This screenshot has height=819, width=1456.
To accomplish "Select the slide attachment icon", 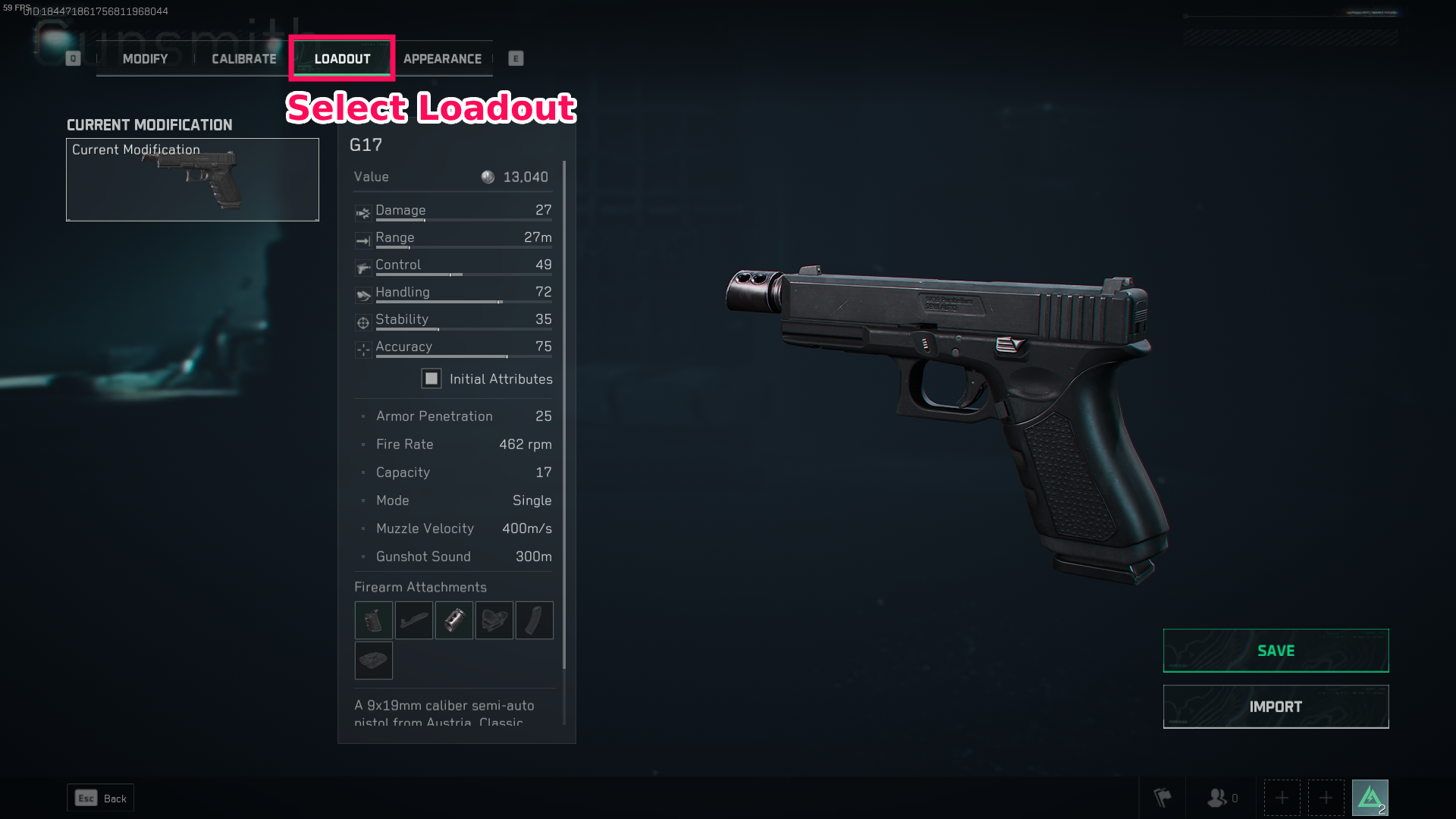I will pyautogui.click(x=413, y=620).
